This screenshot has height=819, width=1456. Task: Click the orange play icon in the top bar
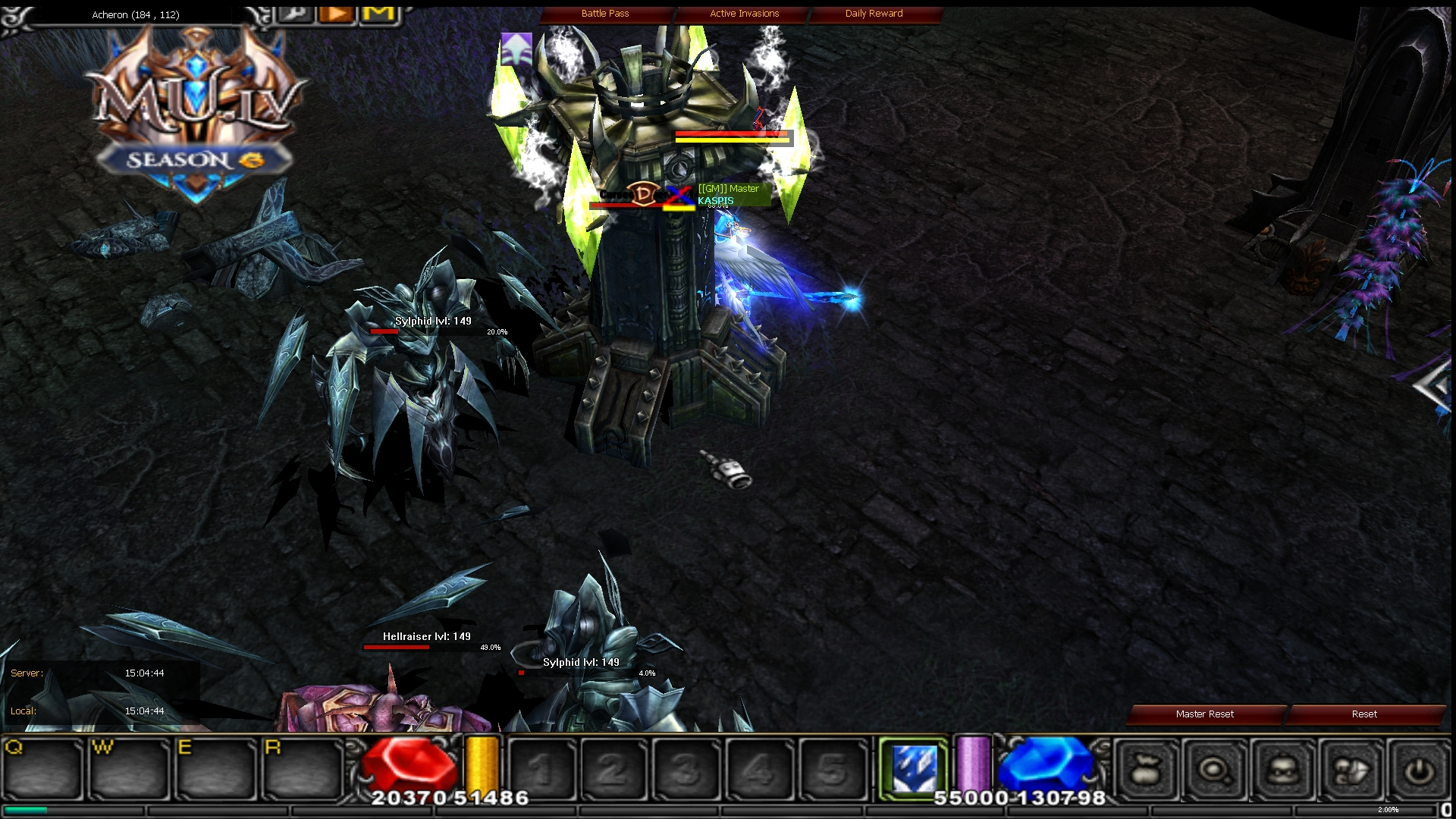(x=336, y=13)
